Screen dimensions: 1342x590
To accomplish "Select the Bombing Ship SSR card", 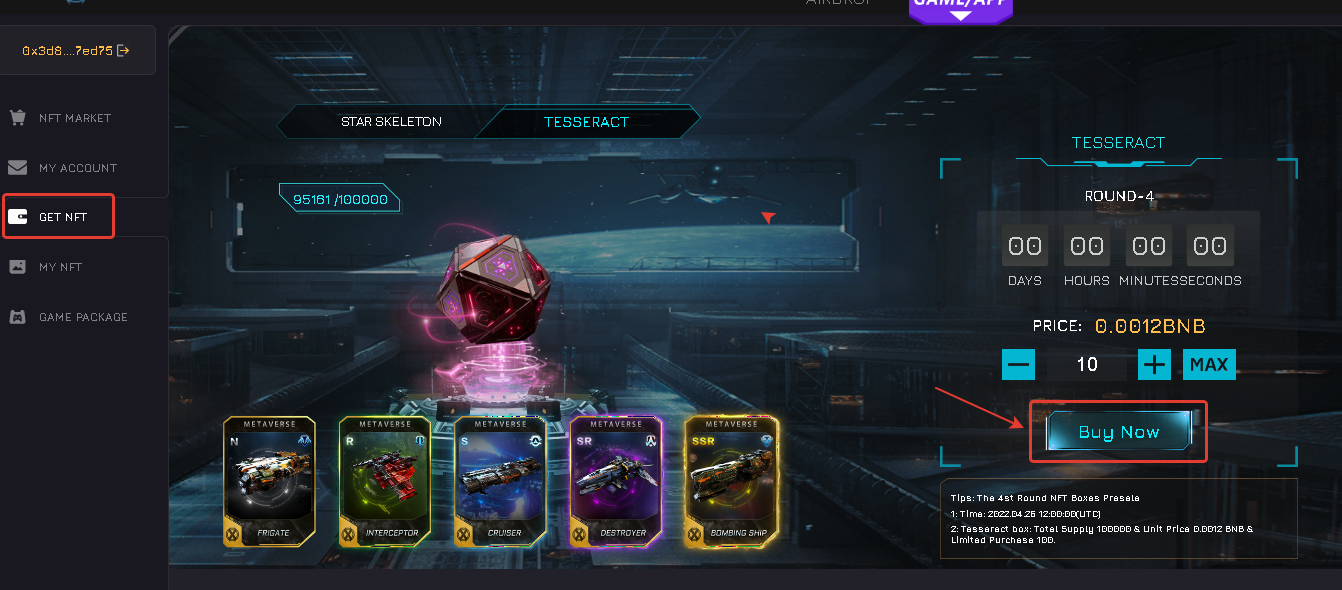I will coord(731,481).
